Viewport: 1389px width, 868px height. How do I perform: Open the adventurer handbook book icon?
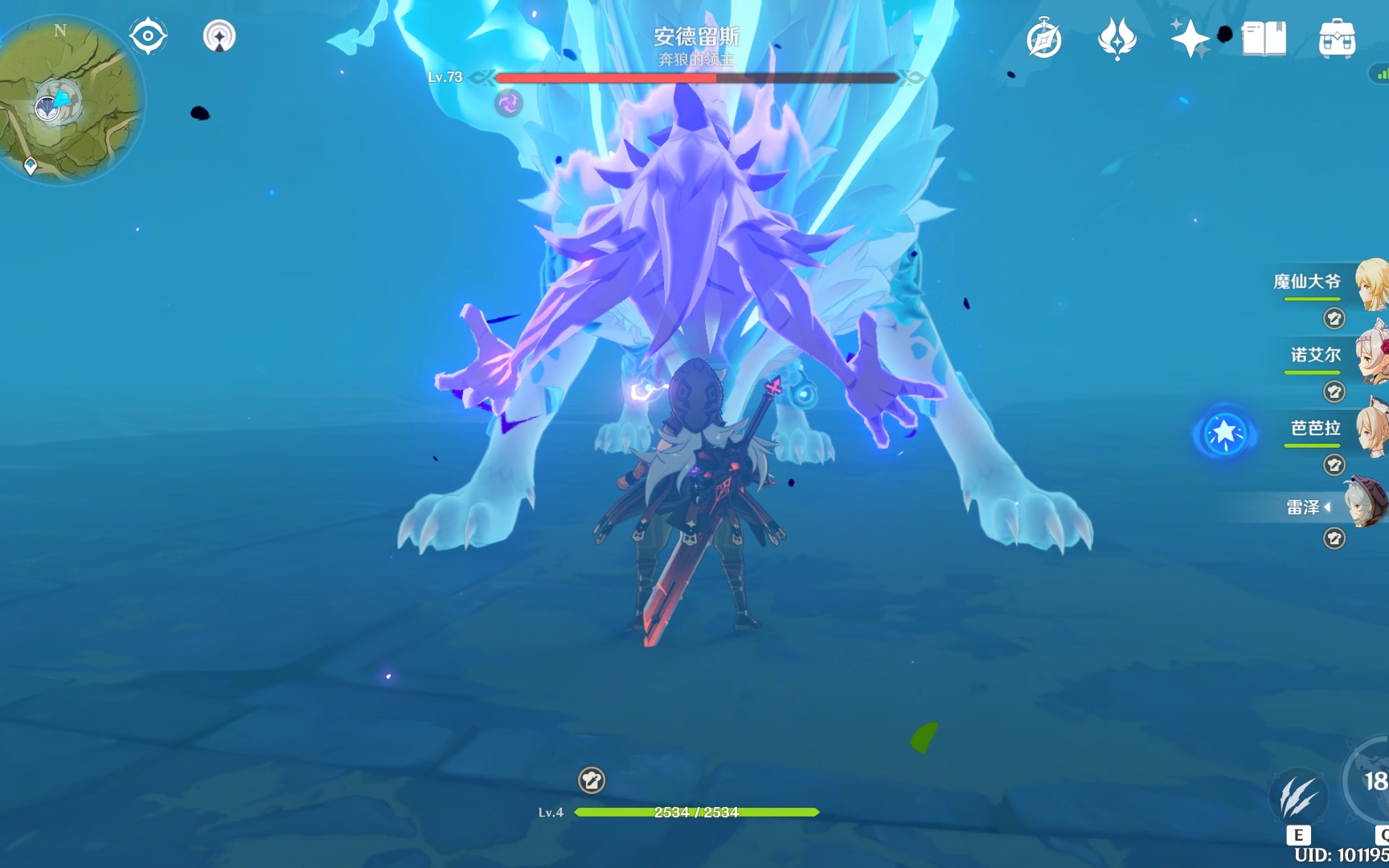point(1264,39)
